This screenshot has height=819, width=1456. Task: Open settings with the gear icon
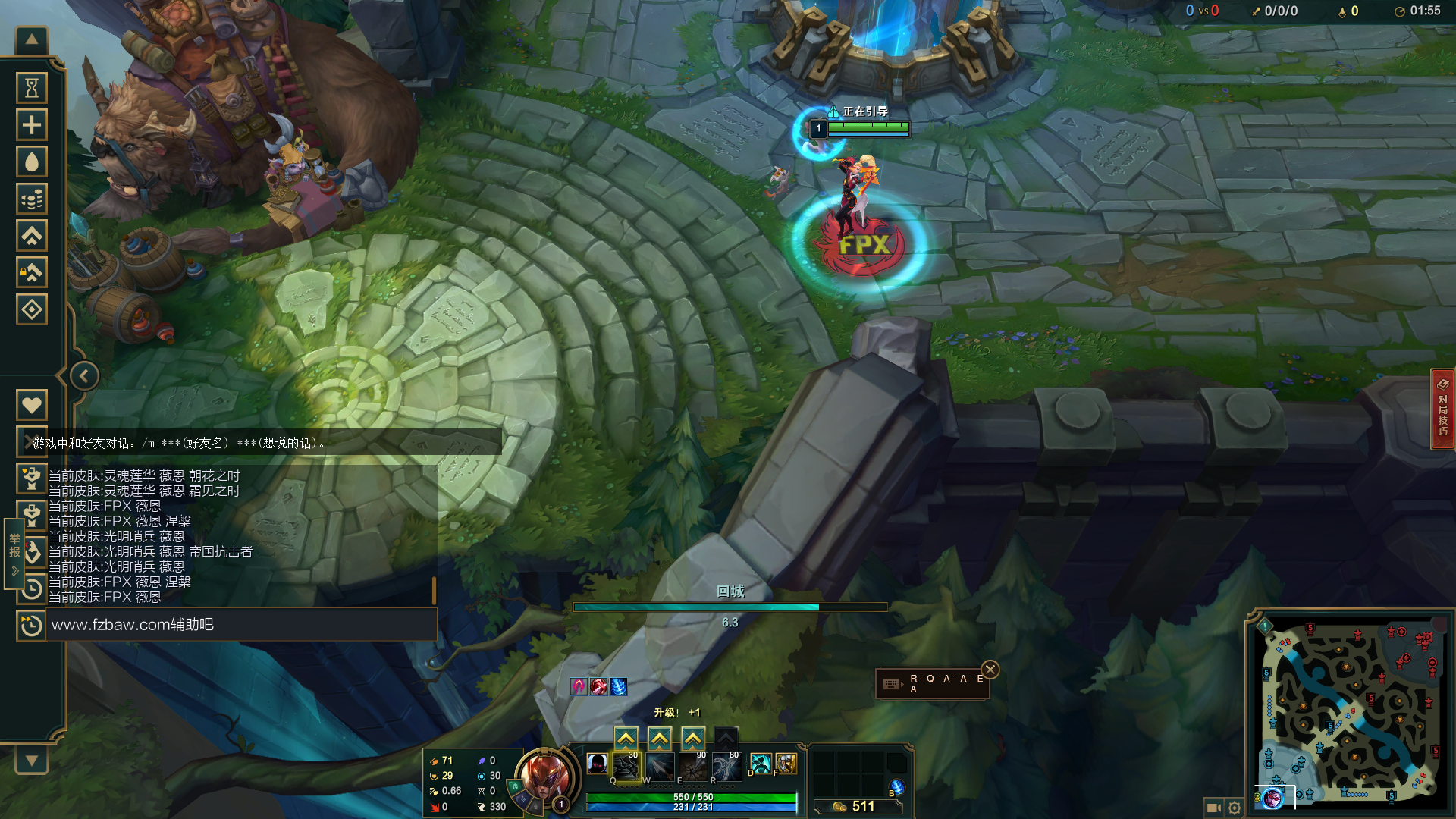click(x=1235, y=808)
